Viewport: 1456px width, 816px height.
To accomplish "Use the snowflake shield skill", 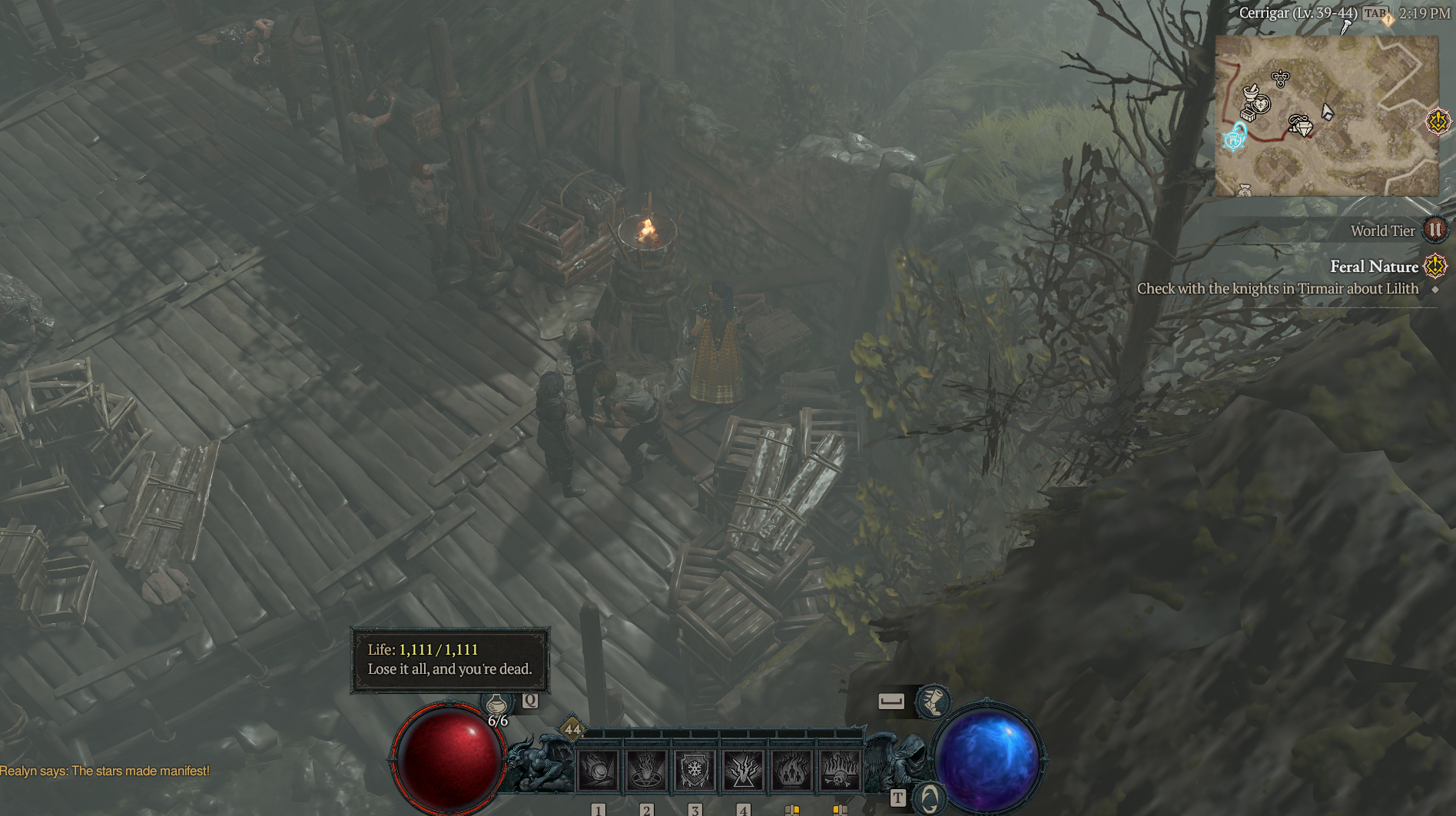I will [x=695, y=769].
